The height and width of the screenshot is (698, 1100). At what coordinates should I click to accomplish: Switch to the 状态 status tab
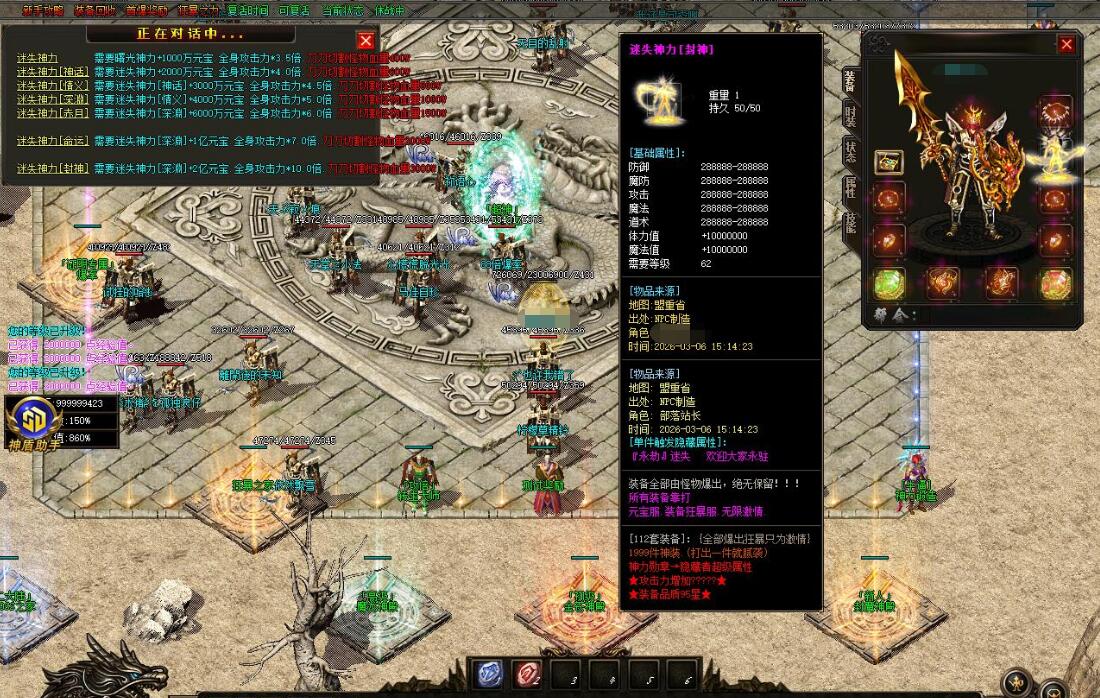tap(850, 151)
